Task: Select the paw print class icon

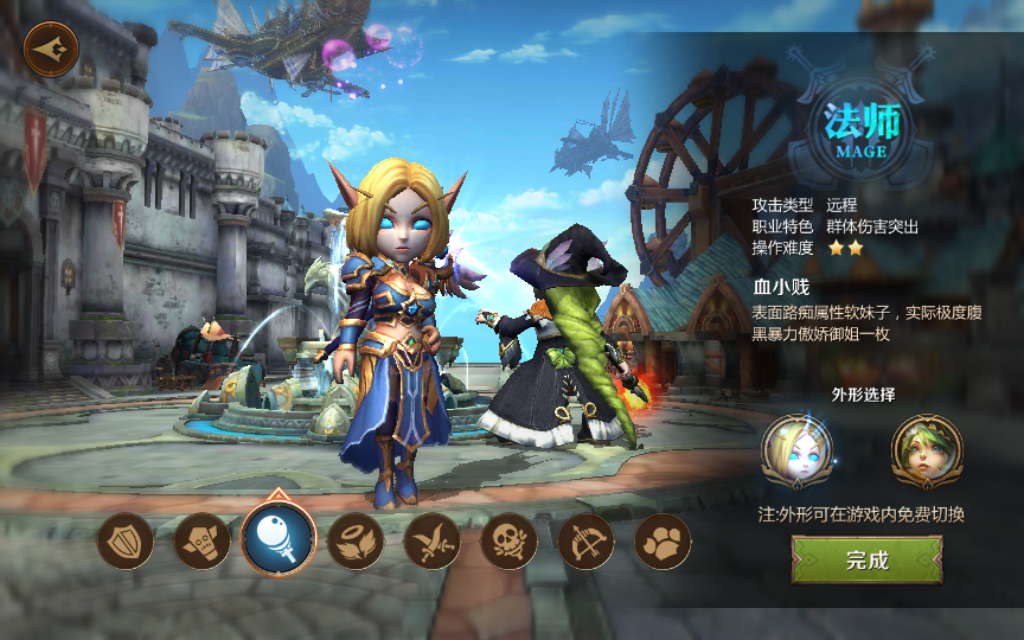Action: (663, 541)
